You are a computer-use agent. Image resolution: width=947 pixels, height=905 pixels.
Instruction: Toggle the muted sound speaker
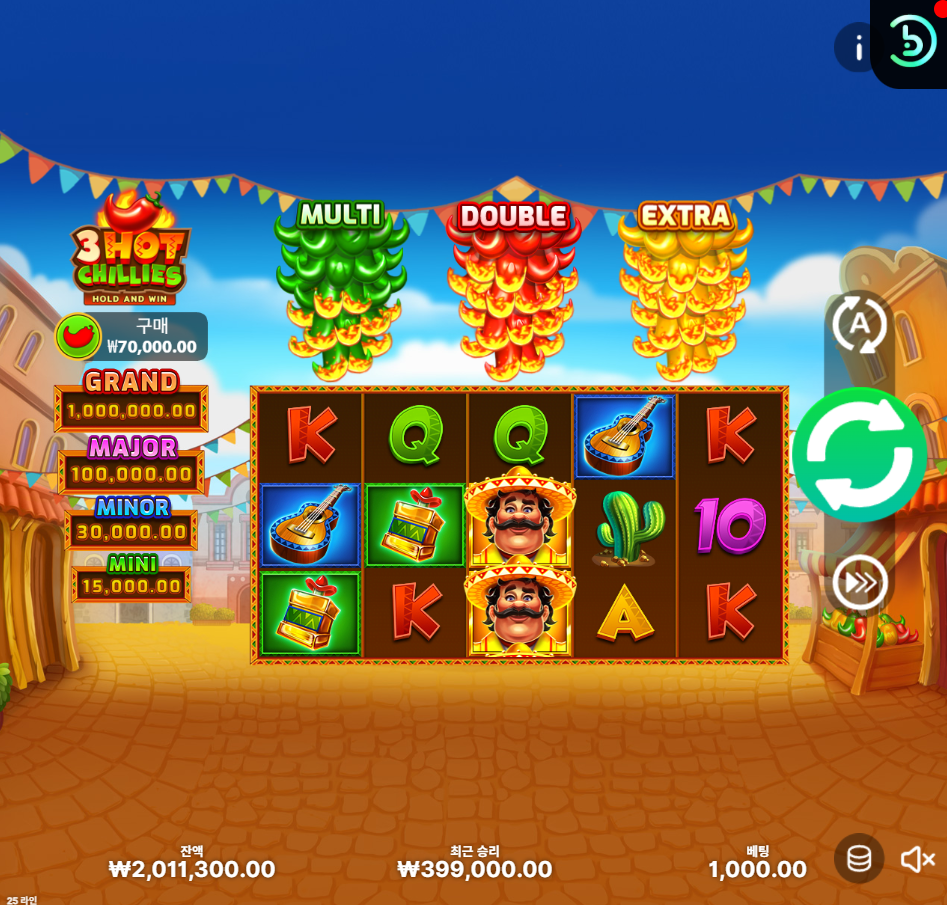(917, 859)
